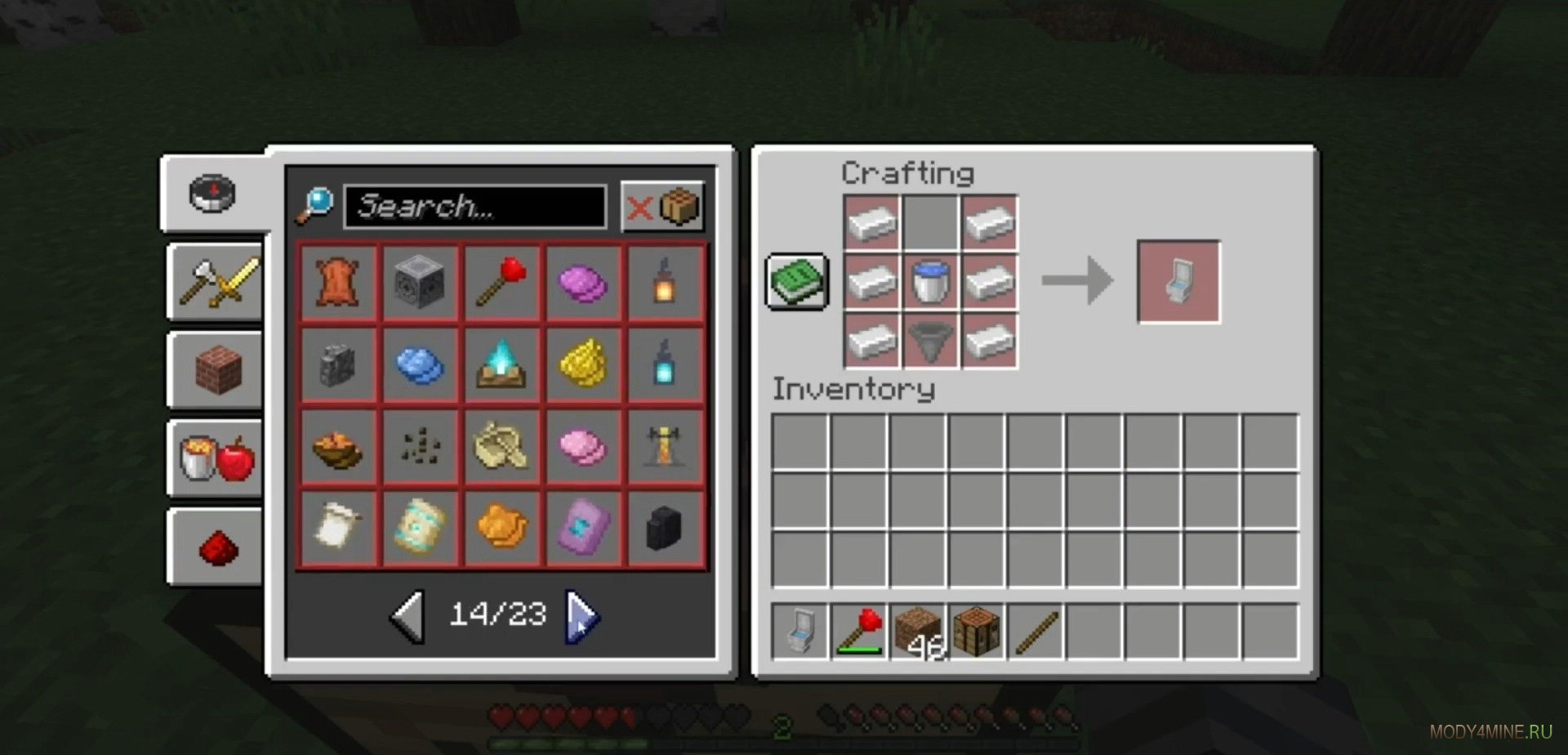This screenshot has height=755, width=1568.
Task: Open the redstone dust tab
Action: [217, 546]
